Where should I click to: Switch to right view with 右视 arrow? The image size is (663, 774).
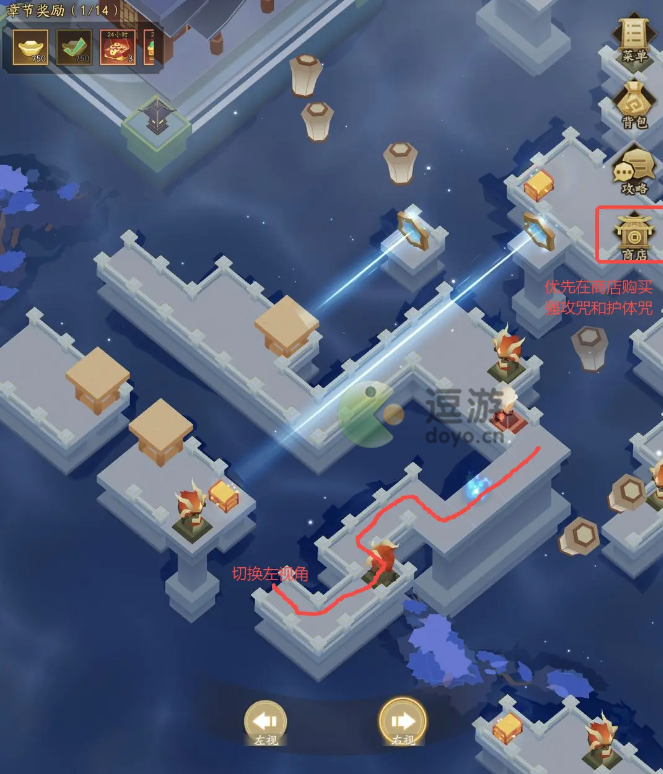(x=403, y=720)
